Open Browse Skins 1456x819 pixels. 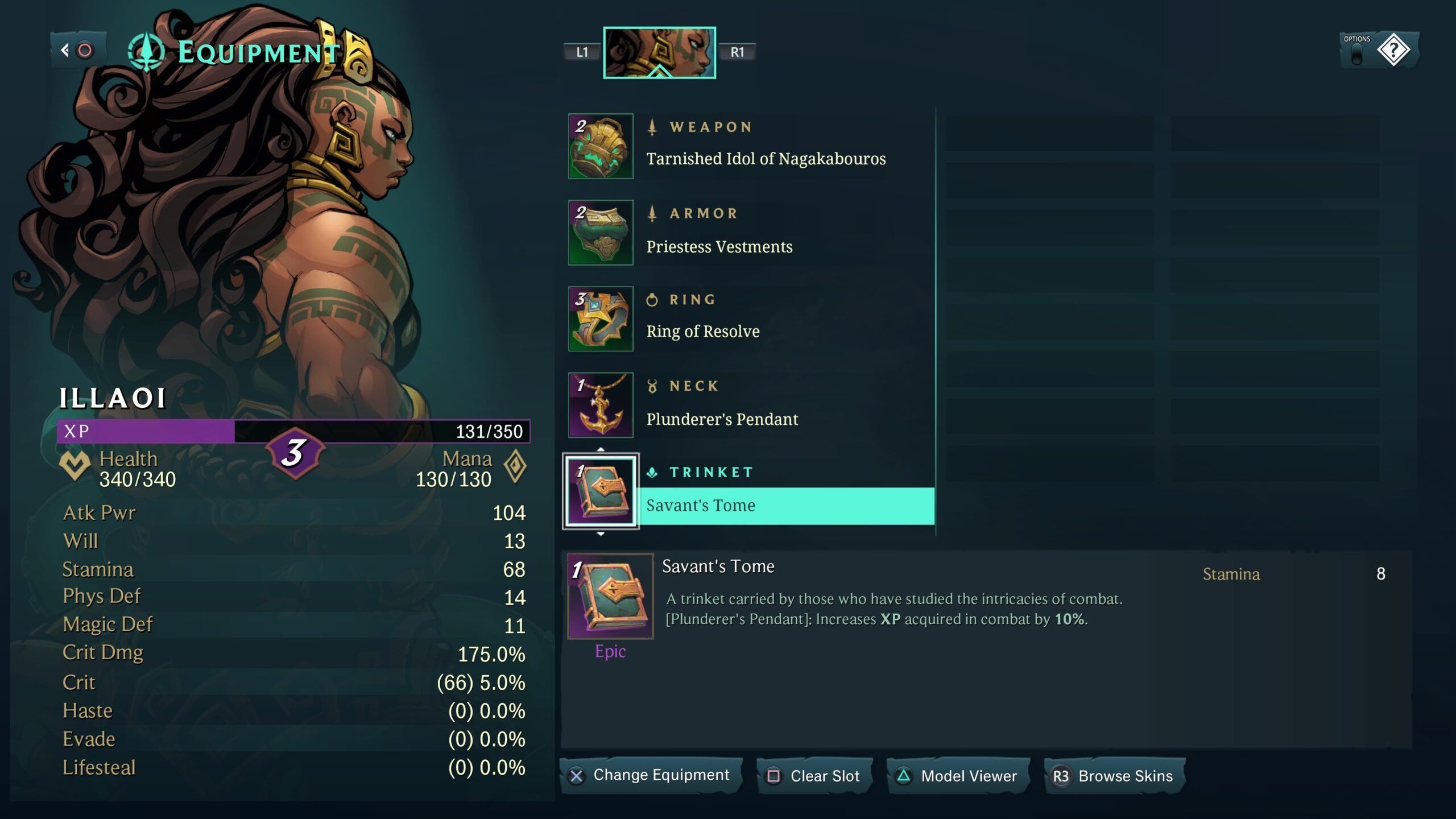[x=1115, y=776]
